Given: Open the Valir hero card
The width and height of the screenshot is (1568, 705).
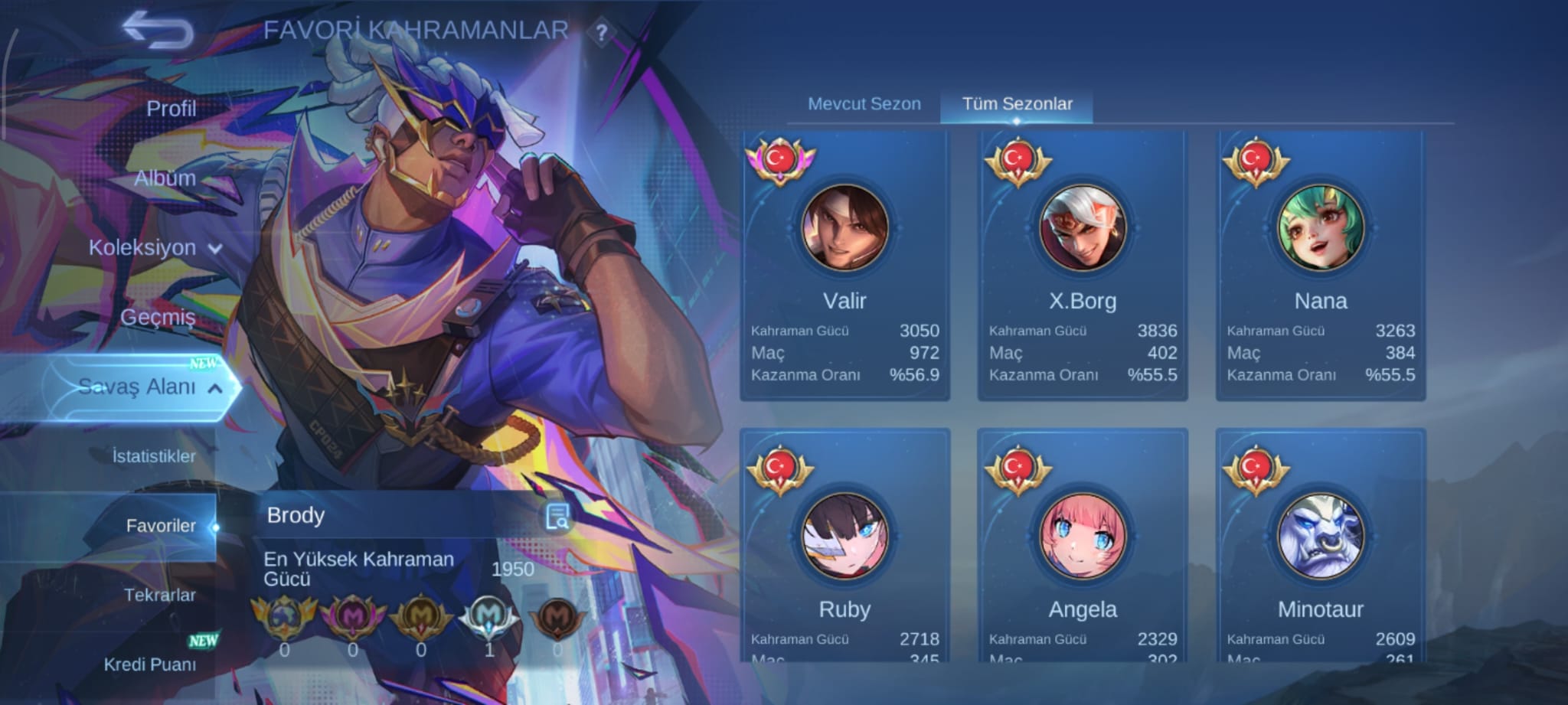Looking at the screenshot, I should (x=844, y=264).
